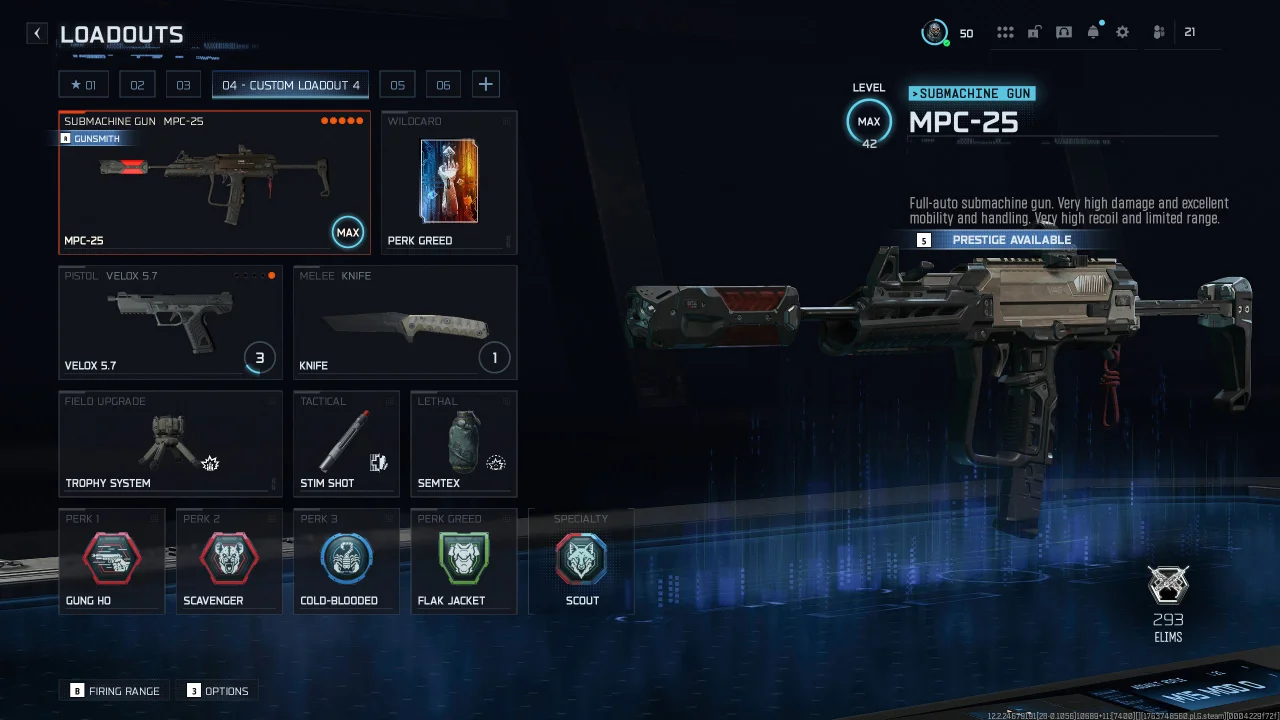Select the Gung Ho perk
The width and height of the screenshot is (1280, 720).
click(x=111, y=560)
